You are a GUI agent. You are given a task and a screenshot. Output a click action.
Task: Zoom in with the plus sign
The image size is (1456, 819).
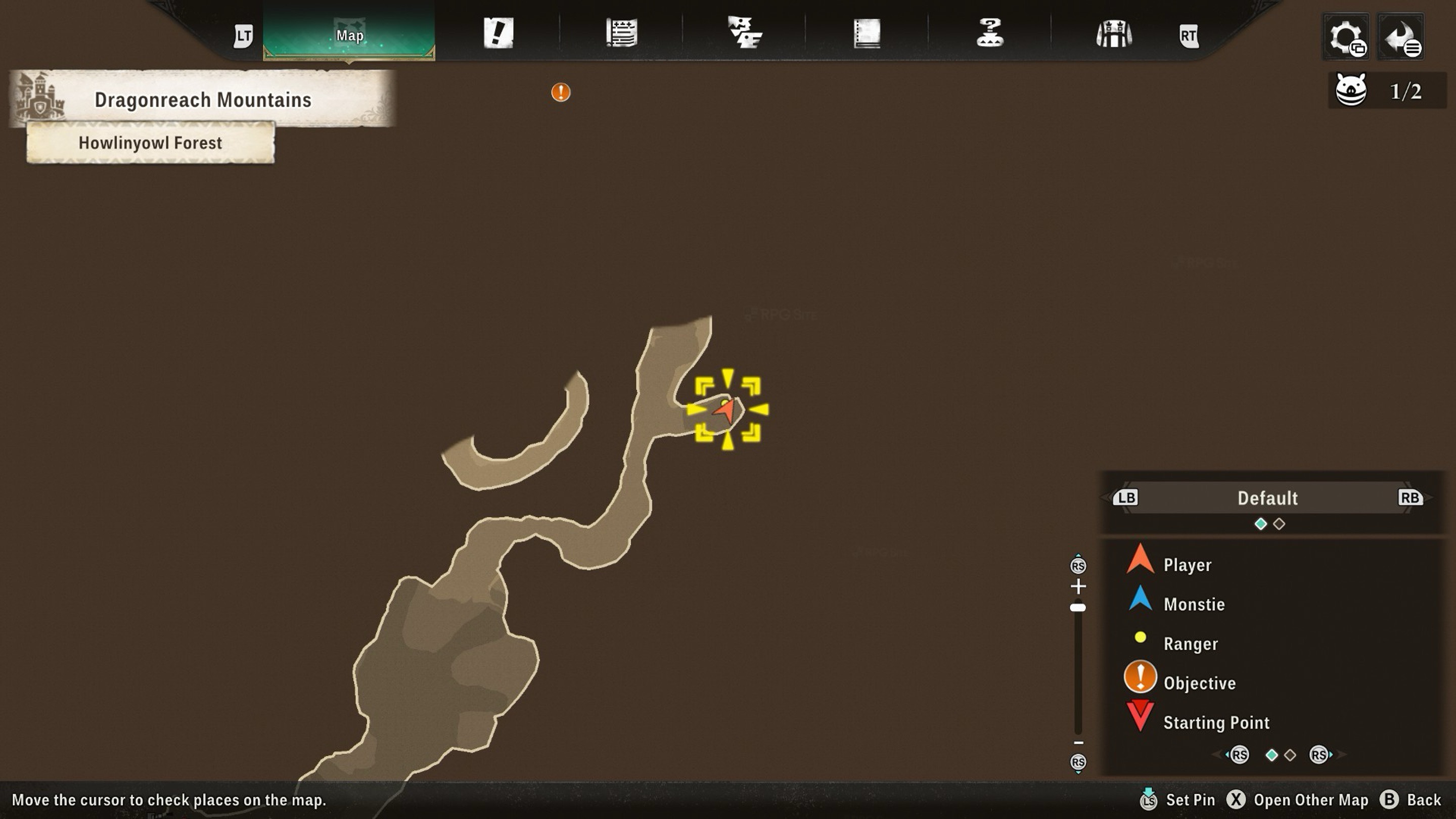coord(1078,586)
